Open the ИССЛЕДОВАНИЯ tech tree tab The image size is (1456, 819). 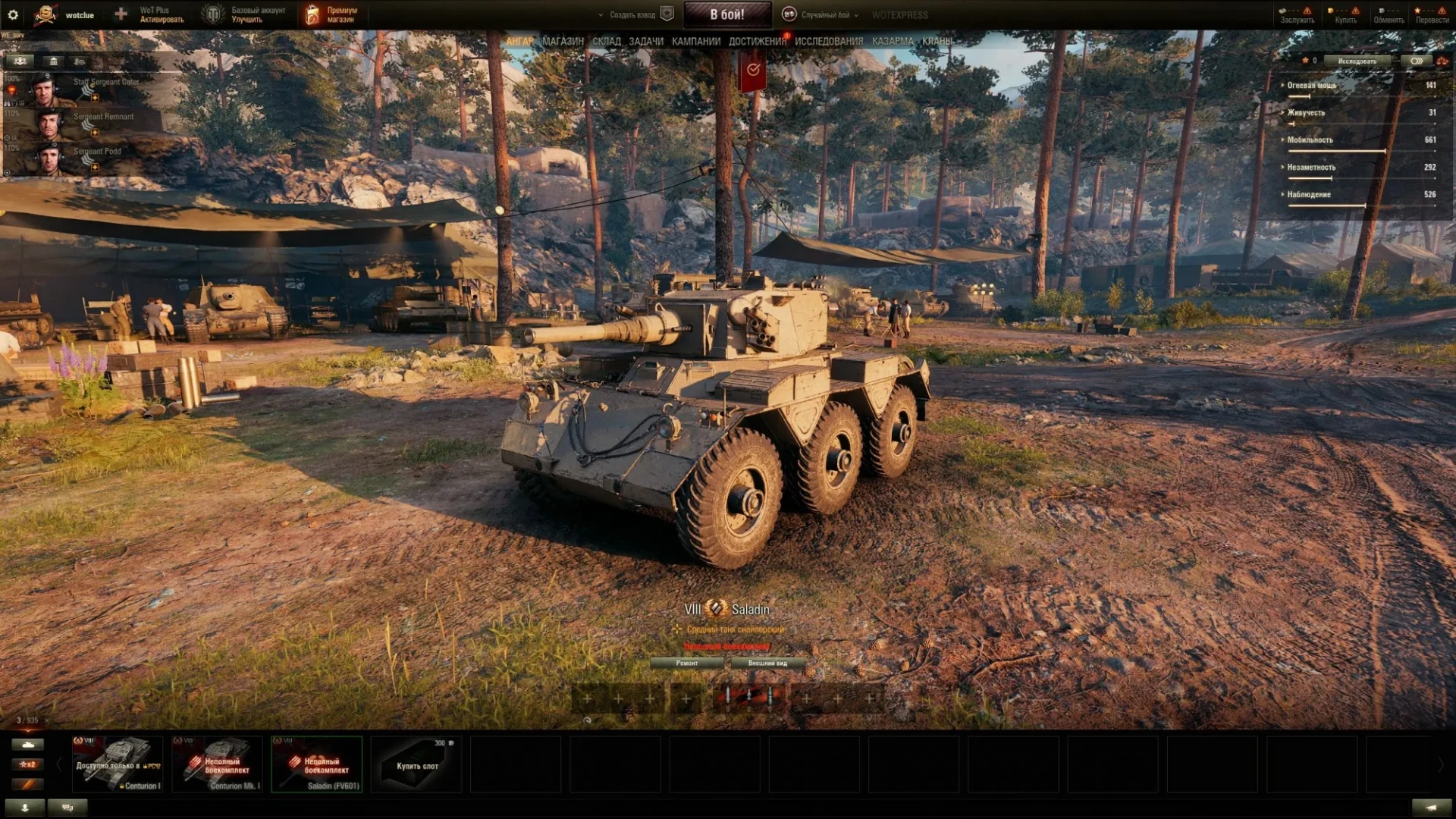(x=828, y=42)
